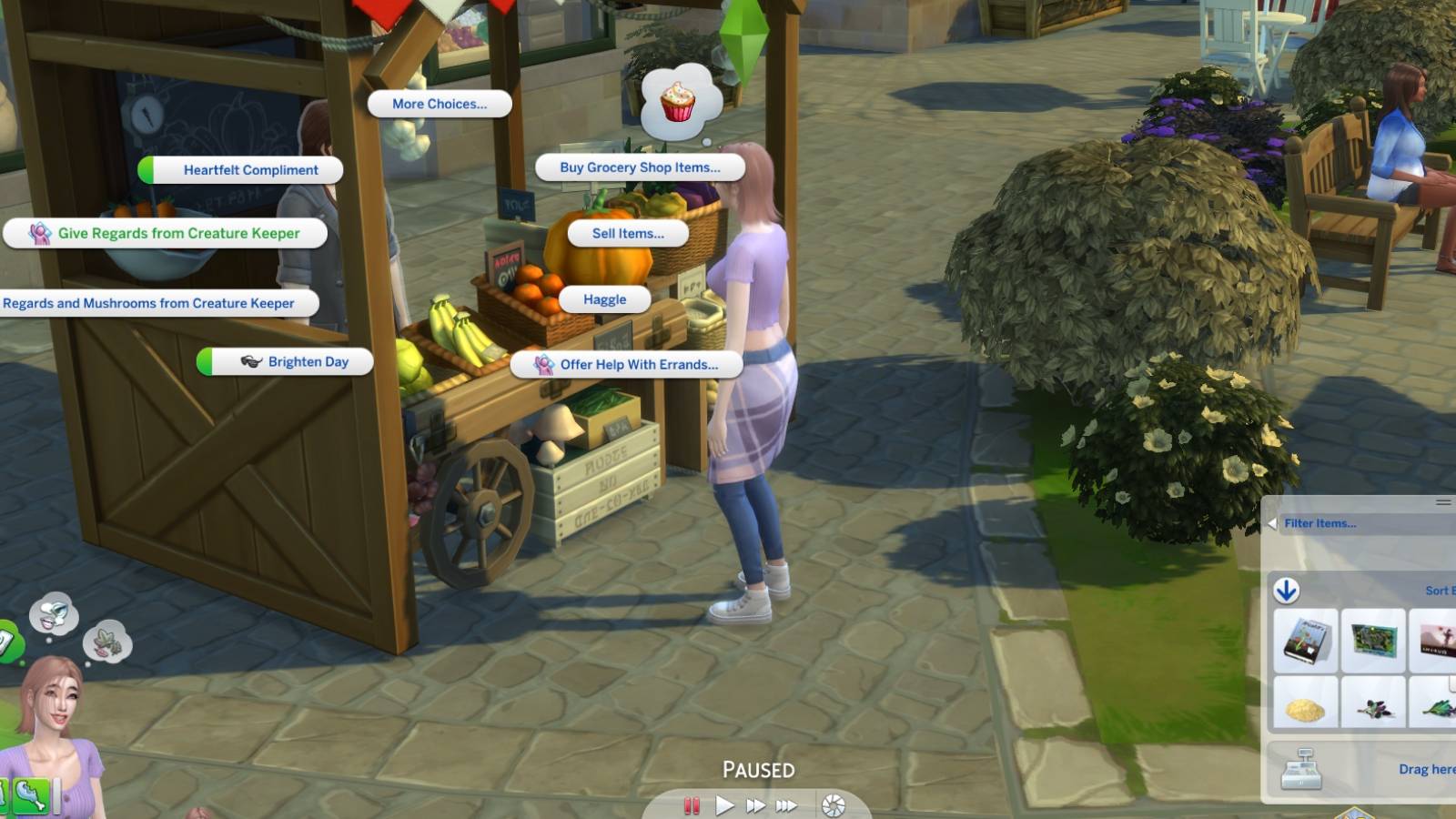The height and width of the screenshot is (819, 1456).
Task: Collapse the Filter Items panel via the left chevron
Action: 1273,523
